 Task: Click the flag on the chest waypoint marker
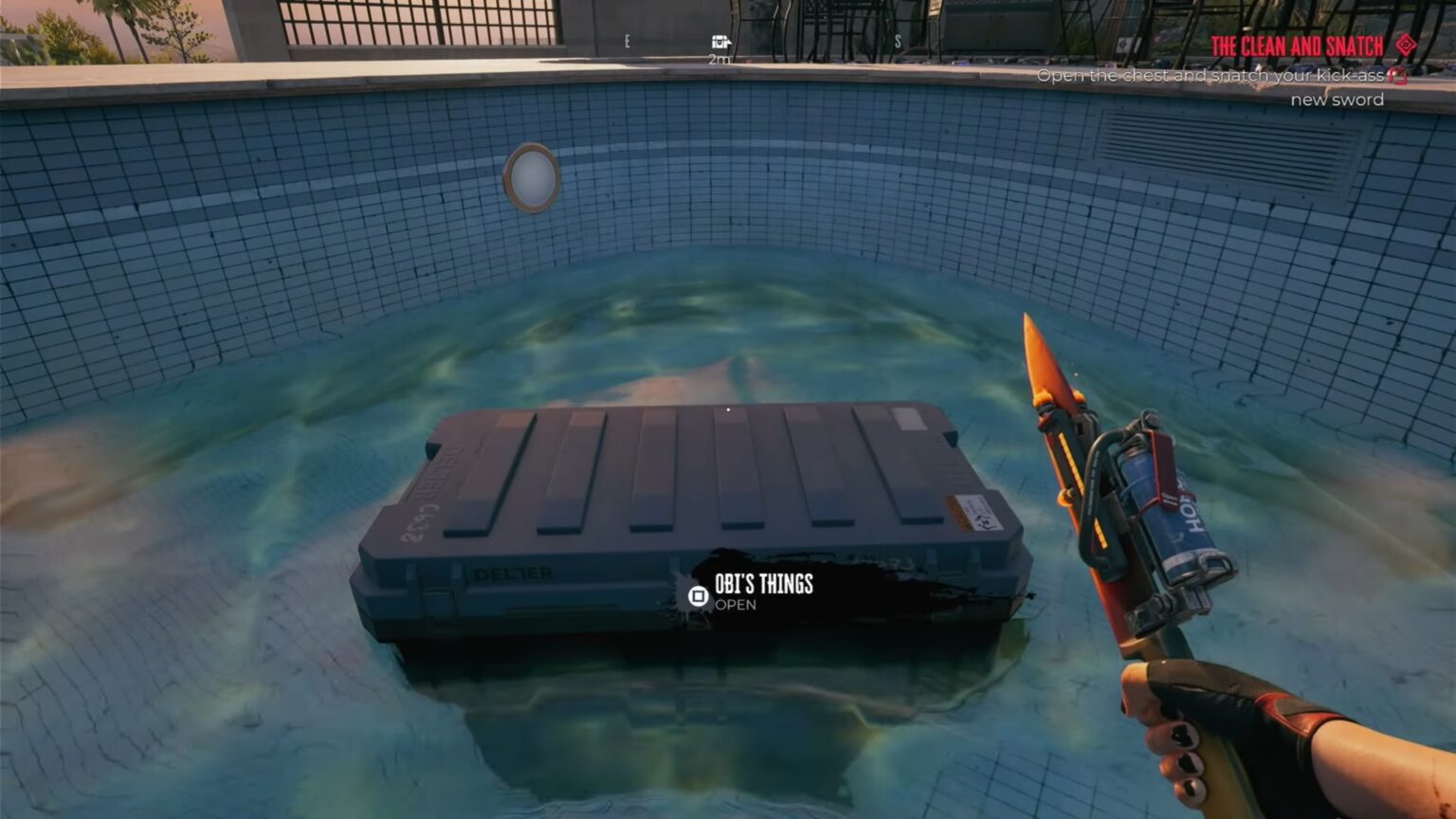(x=731, y=43)
